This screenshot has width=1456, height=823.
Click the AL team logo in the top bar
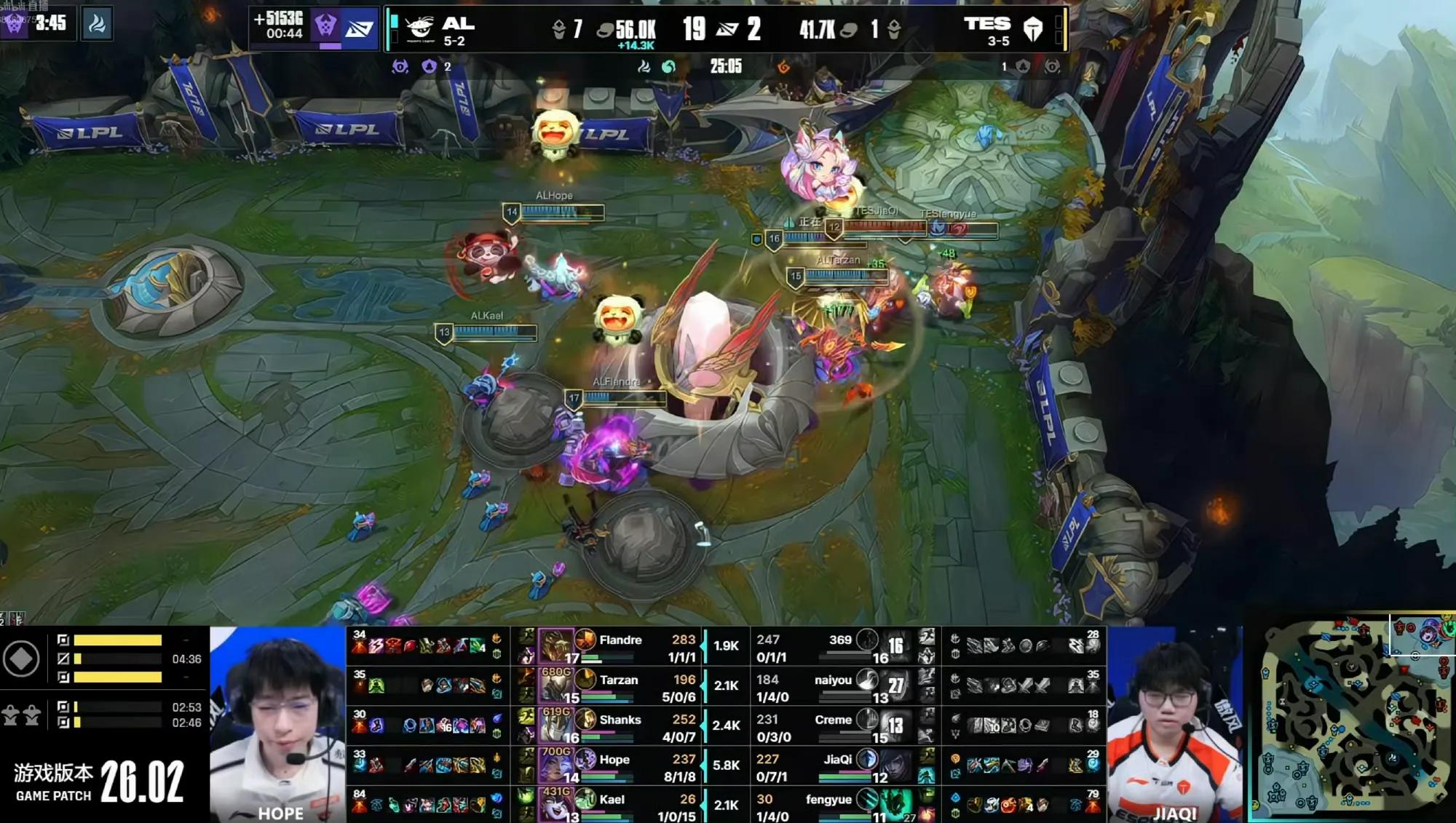click(x=420, y=29)
